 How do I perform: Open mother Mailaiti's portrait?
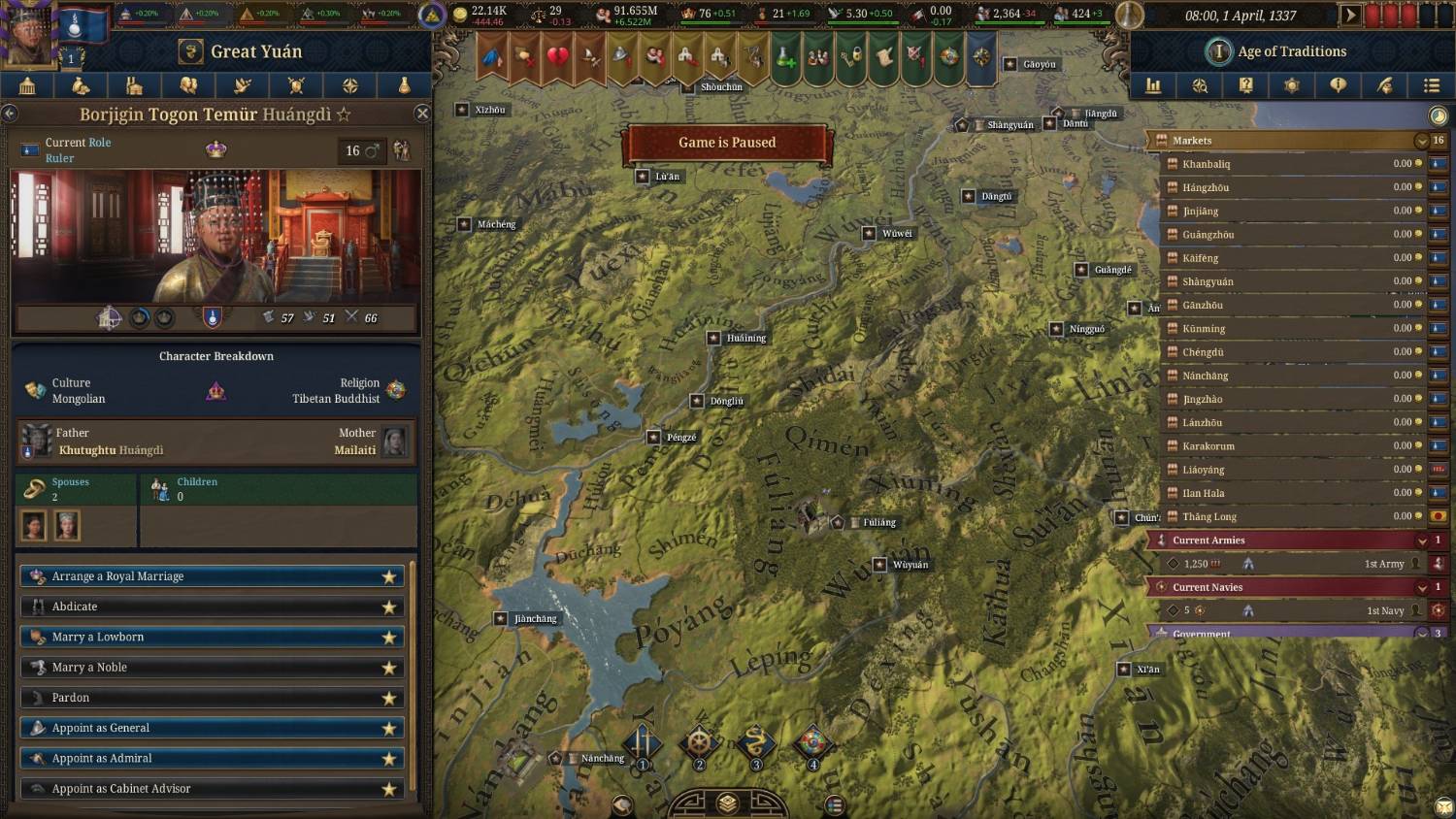395,441
